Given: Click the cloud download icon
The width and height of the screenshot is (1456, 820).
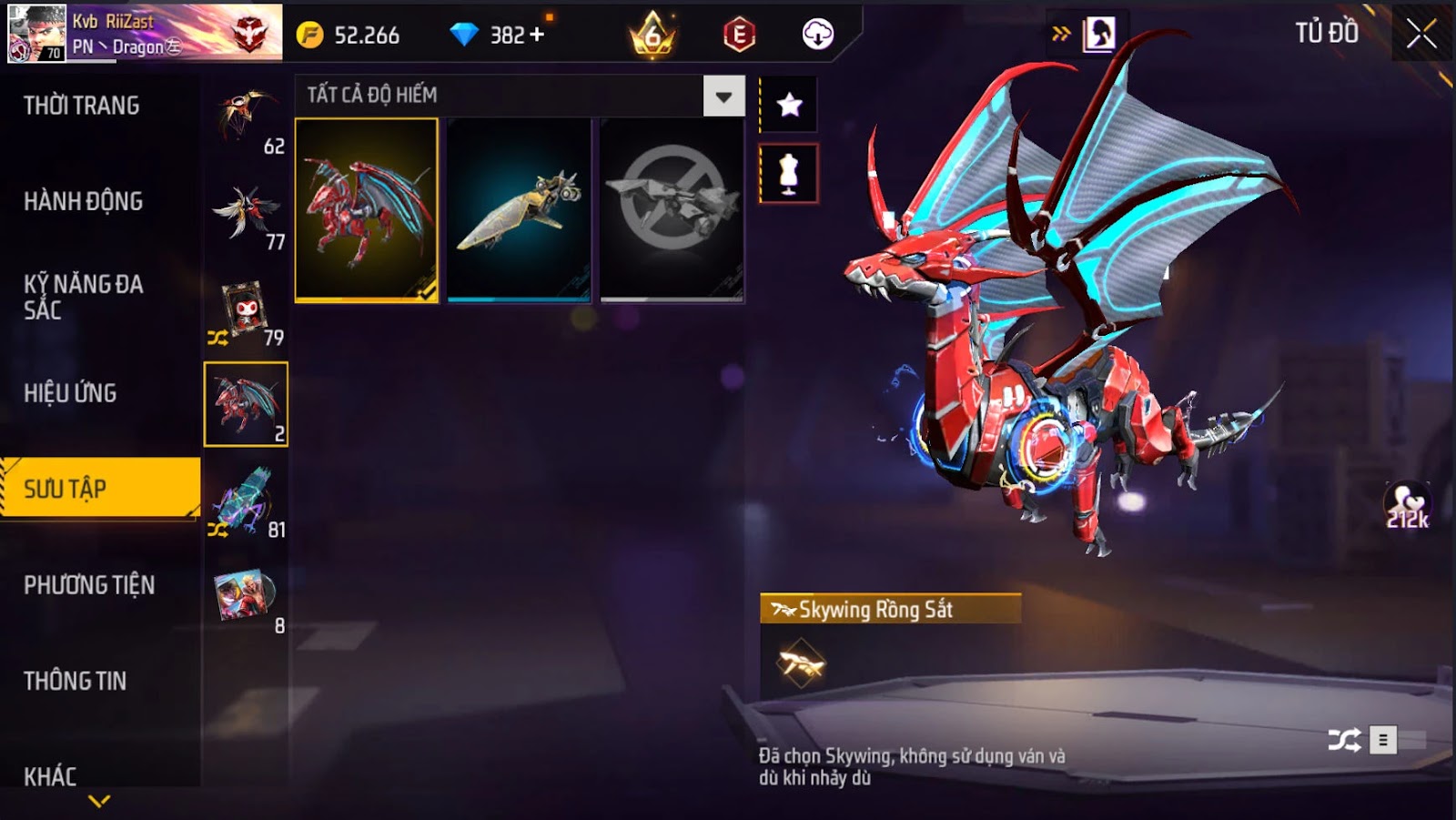Looking at the screenshot, I should [x=817, y=35].
